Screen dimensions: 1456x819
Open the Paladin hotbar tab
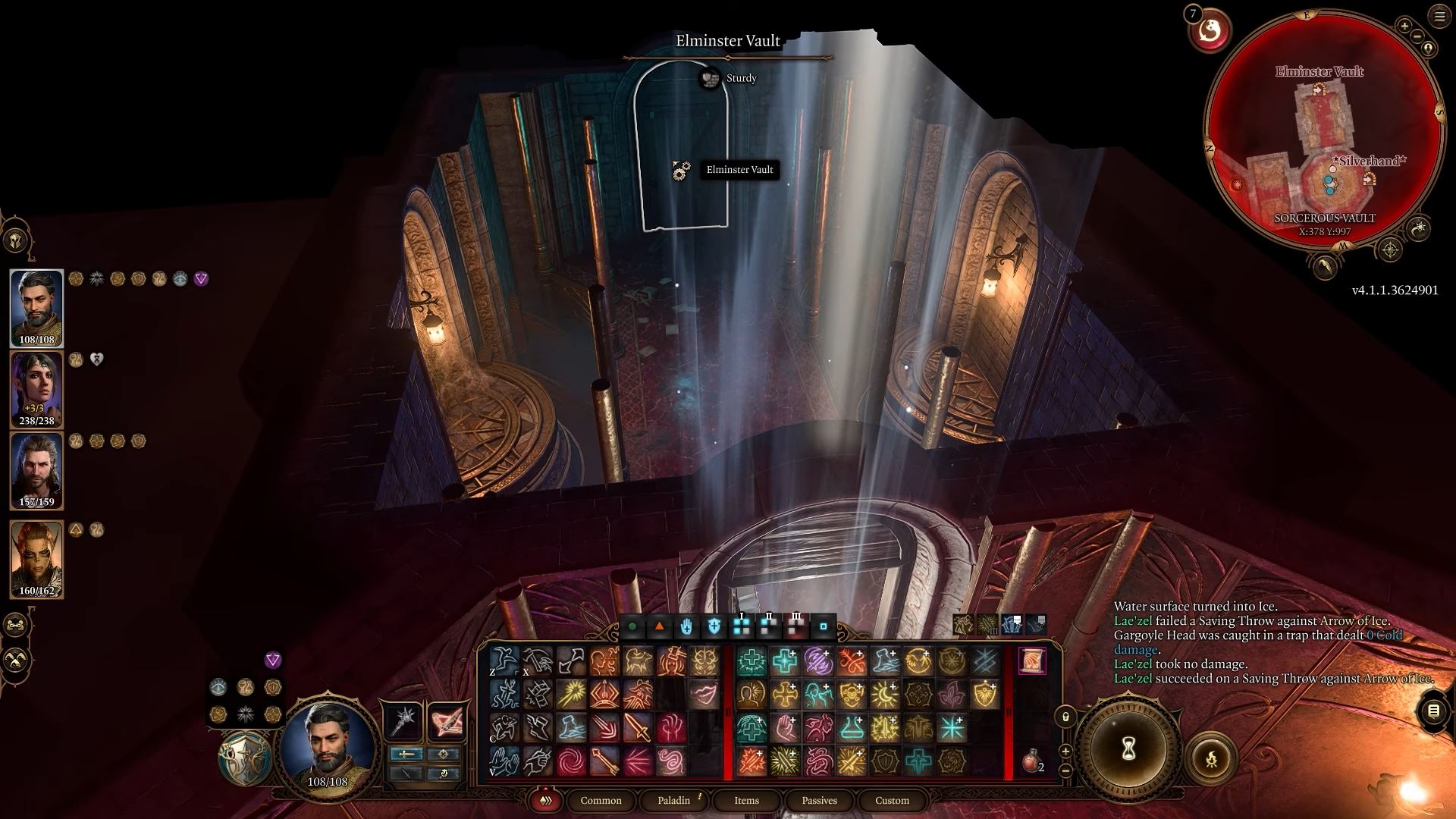(673, 800)
